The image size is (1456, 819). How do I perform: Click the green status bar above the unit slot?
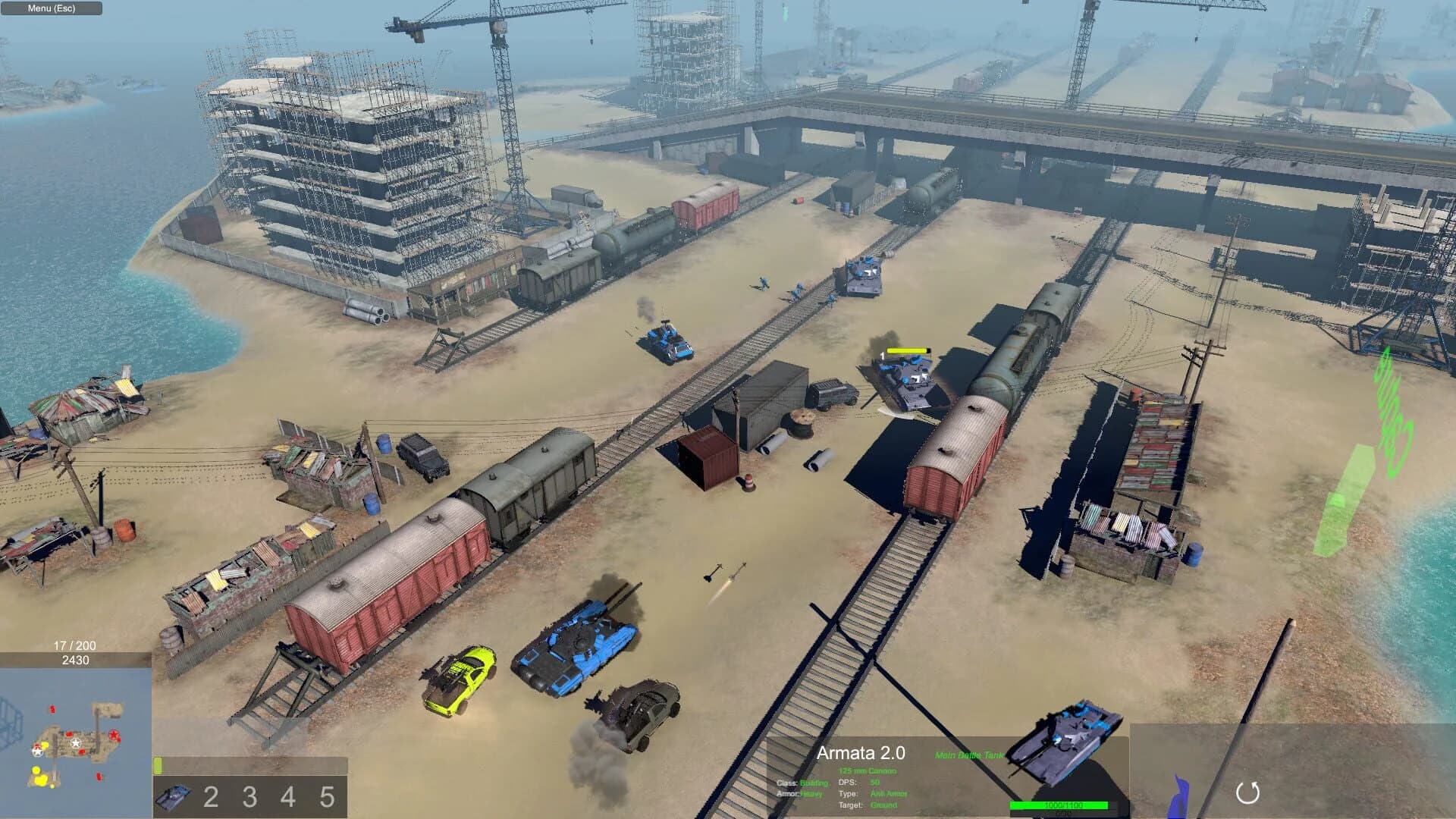click(158, 765)
